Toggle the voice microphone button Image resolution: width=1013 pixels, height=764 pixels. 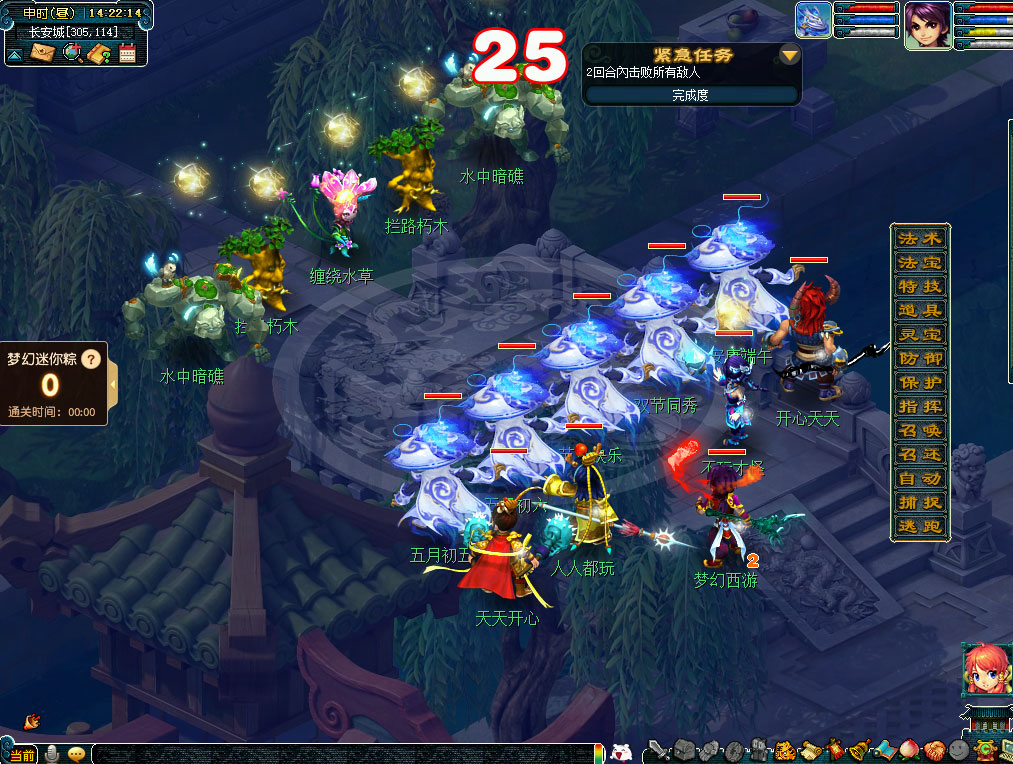tap(52, 753)
